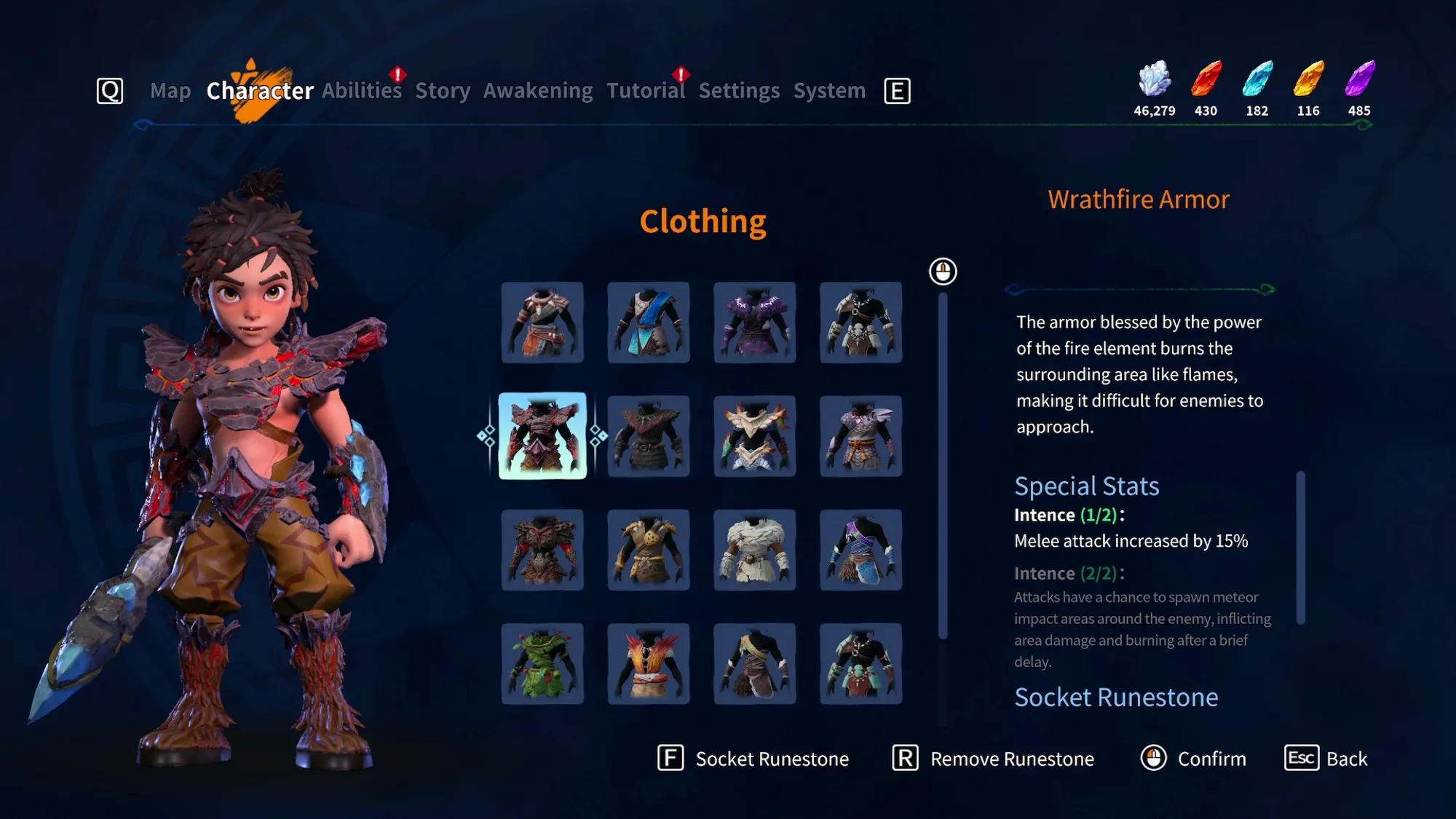The width and height of the screenshot is (1456, 819).
Task: Select the teal stone armor
Action: pos(861,663)
